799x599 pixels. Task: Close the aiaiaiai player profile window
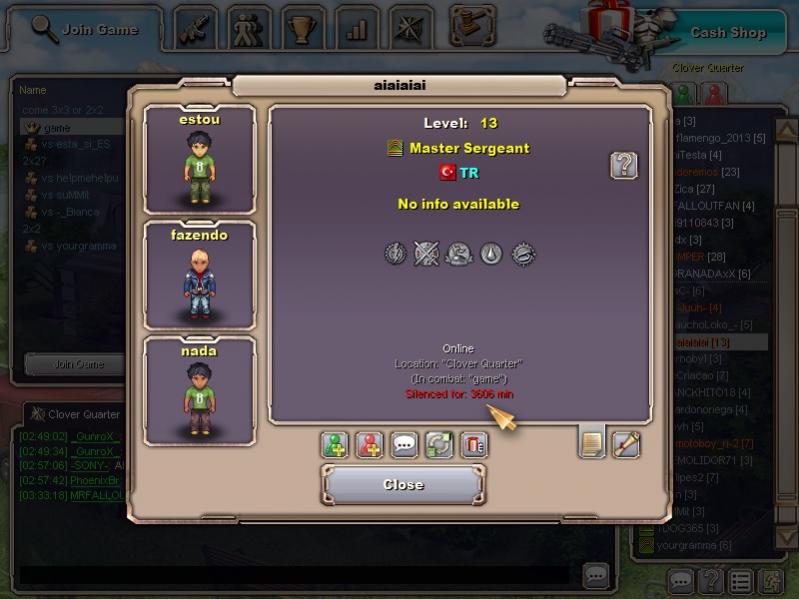point(403,485)
